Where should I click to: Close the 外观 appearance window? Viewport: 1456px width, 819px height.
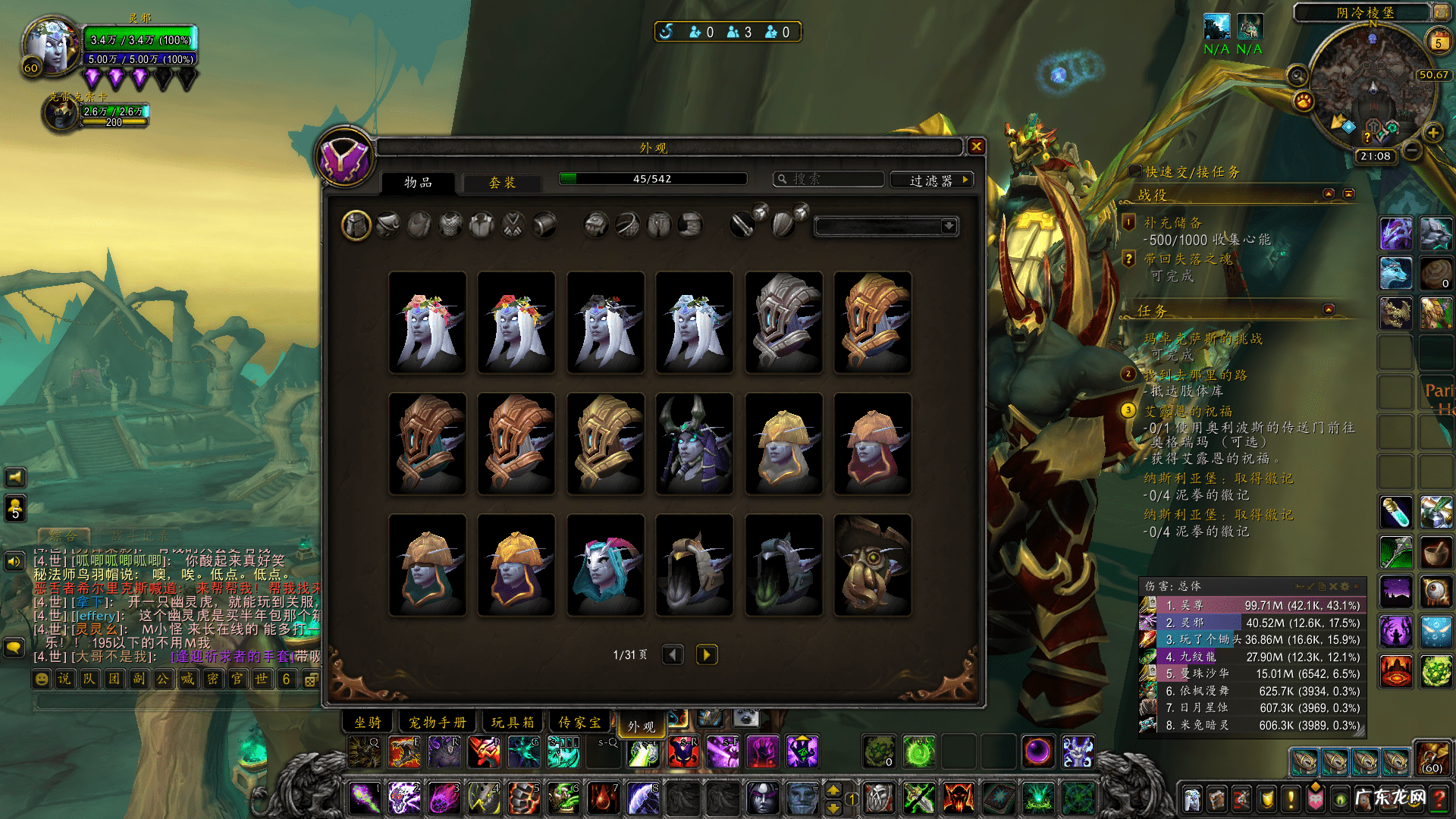click(976, 146)
